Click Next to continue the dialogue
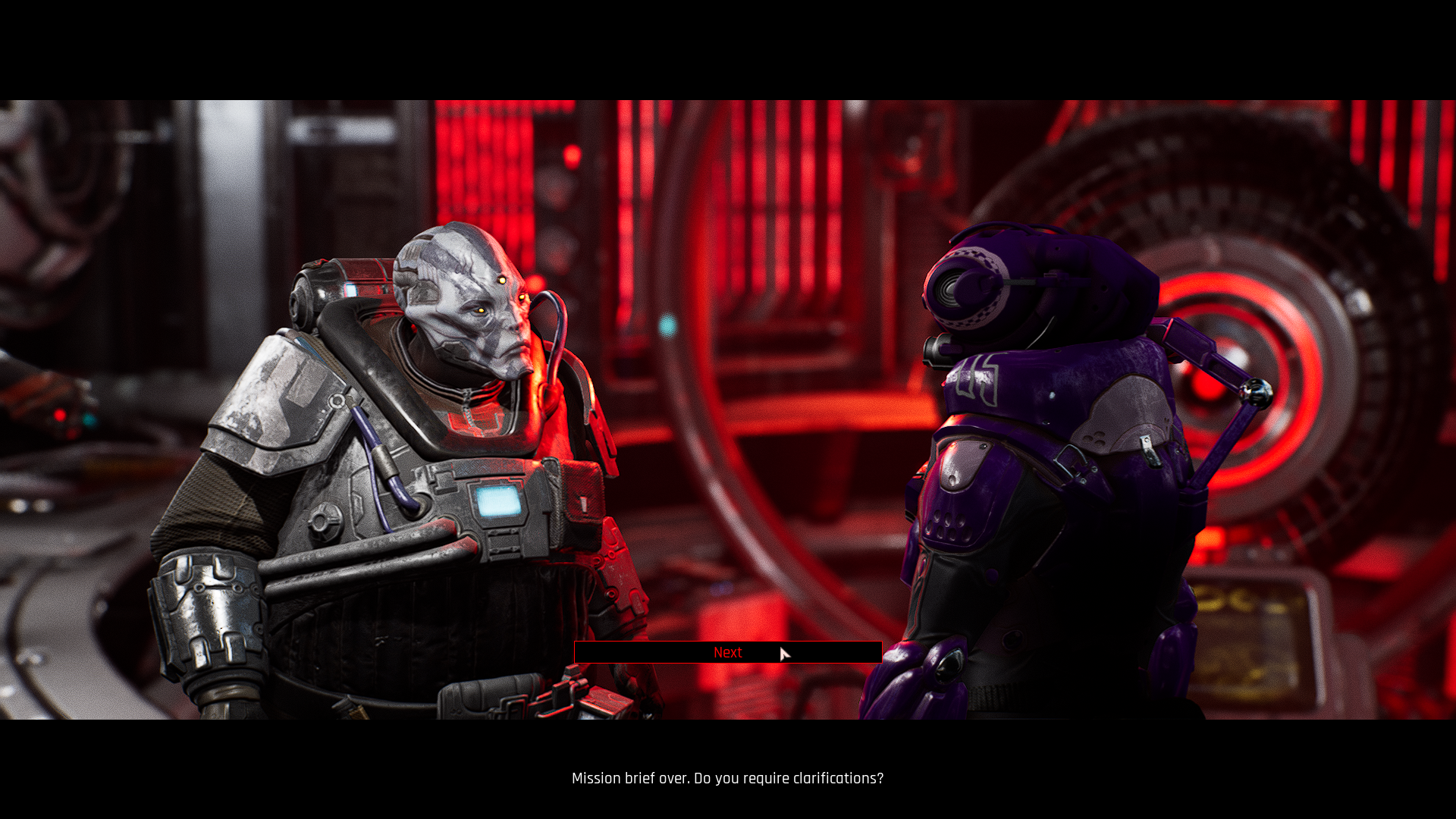The width and height of the screenshot is (1456, 819). (x=727, y=652)
